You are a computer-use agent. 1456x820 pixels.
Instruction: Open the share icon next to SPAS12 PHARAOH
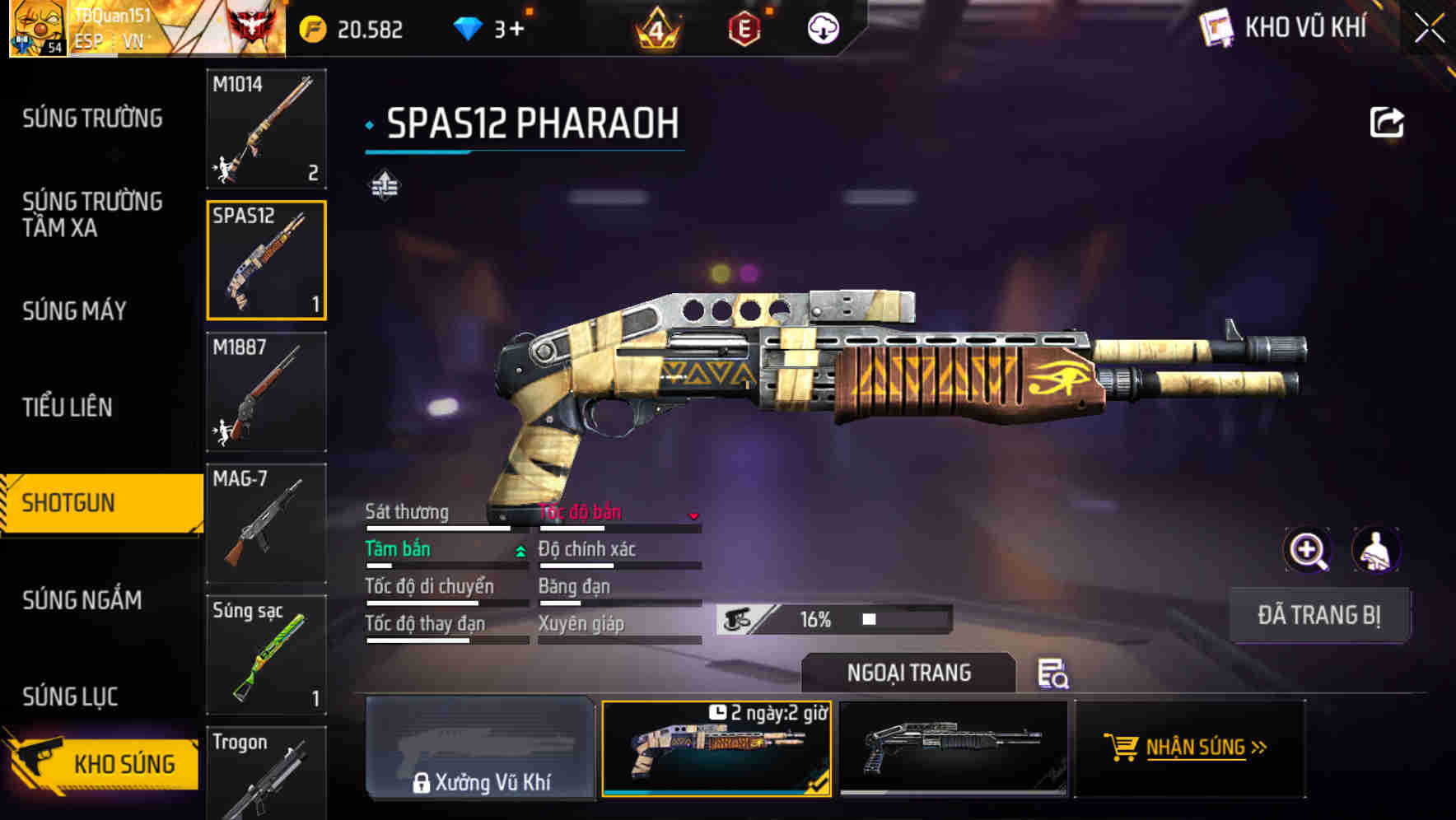pyautogui.click(x=1387, y=122)
